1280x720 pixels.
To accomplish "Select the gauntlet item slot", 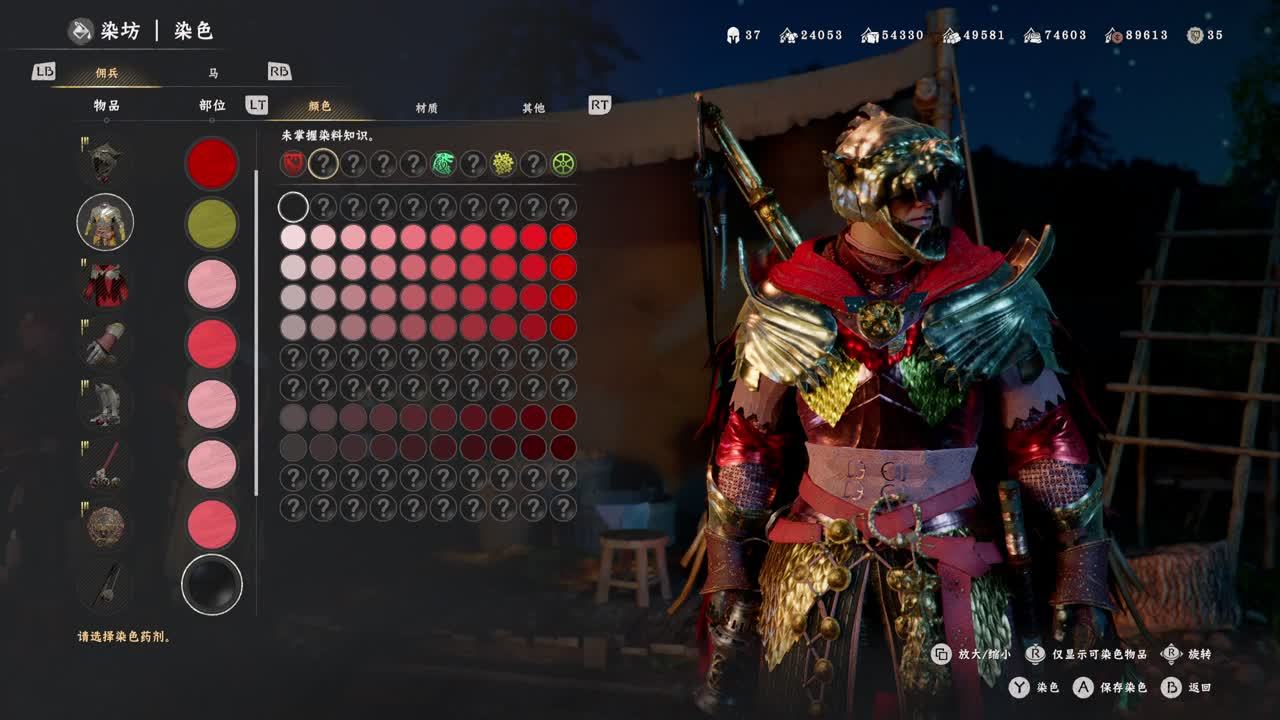I will pyautogui.click(x=105, y=343).
